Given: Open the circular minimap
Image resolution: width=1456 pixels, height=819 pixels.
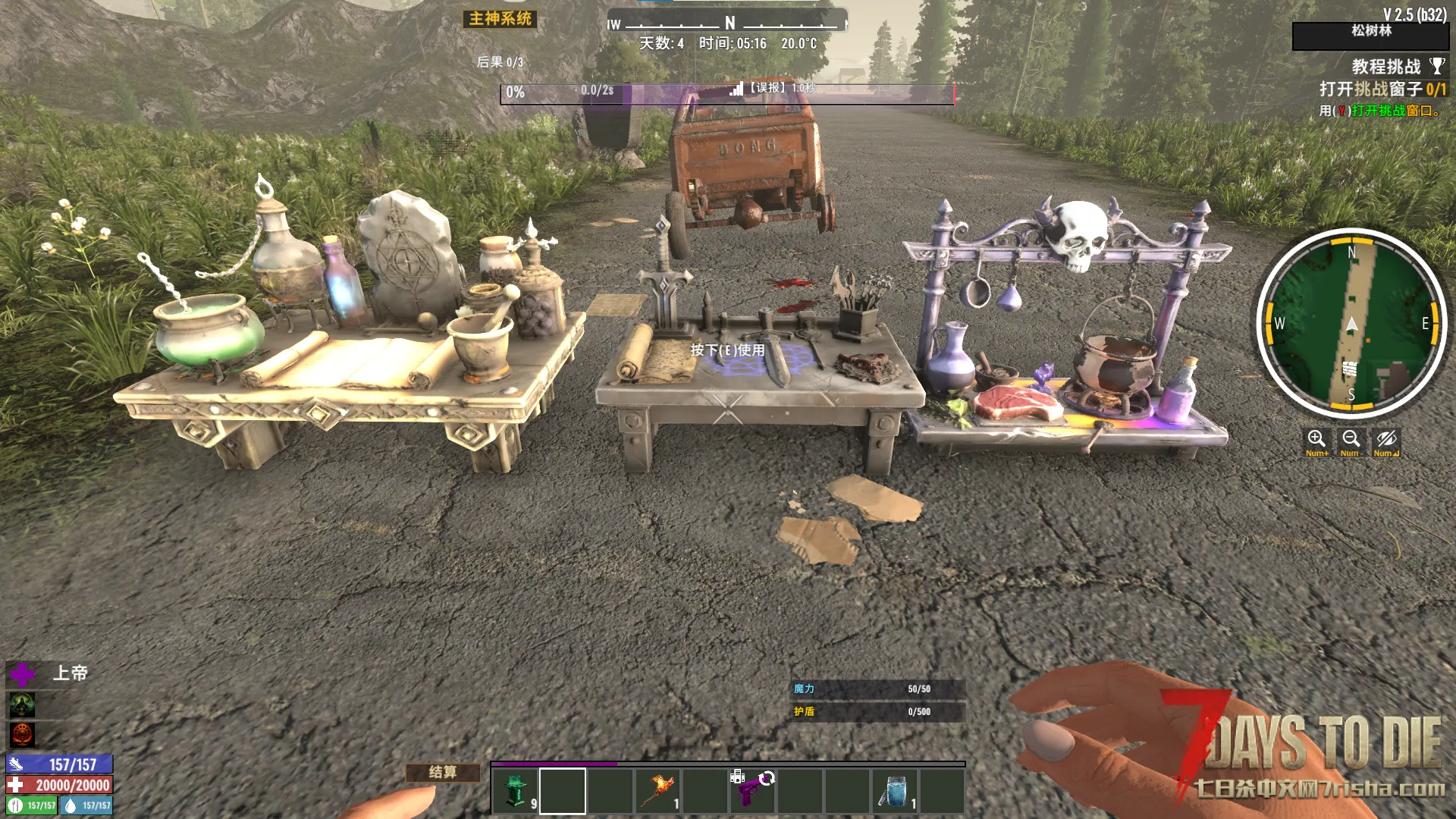Looking at the screenshot, I should point(1351,324).
